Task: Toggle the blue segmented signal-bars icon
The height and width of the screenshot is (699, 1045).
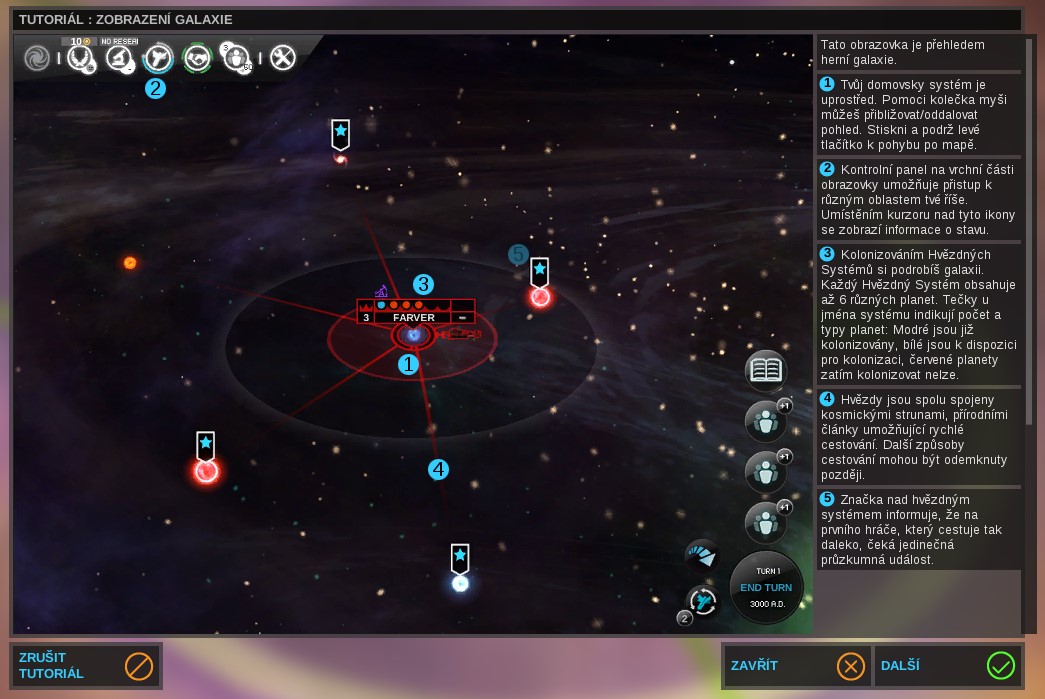Action: tap(701, 555)
